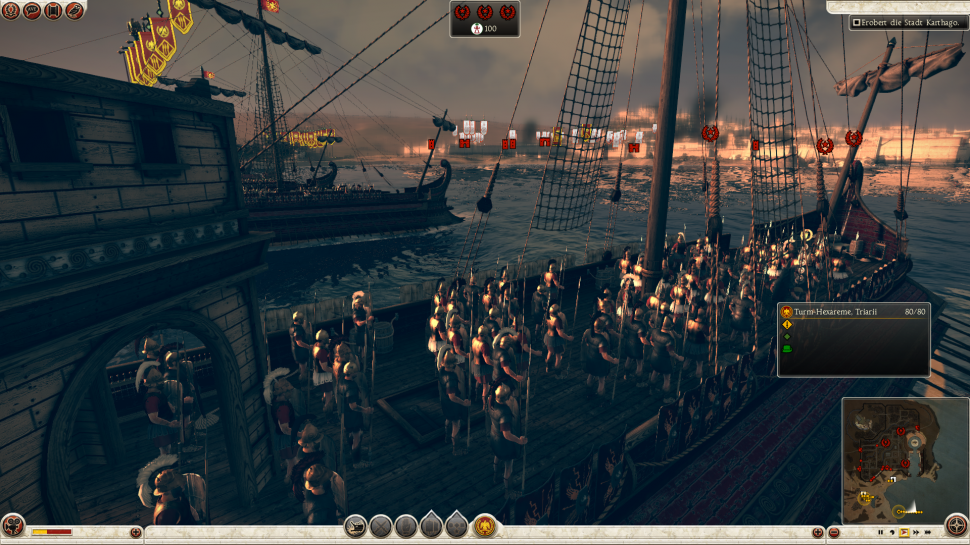Click the round compass button beside minimap

956,525
